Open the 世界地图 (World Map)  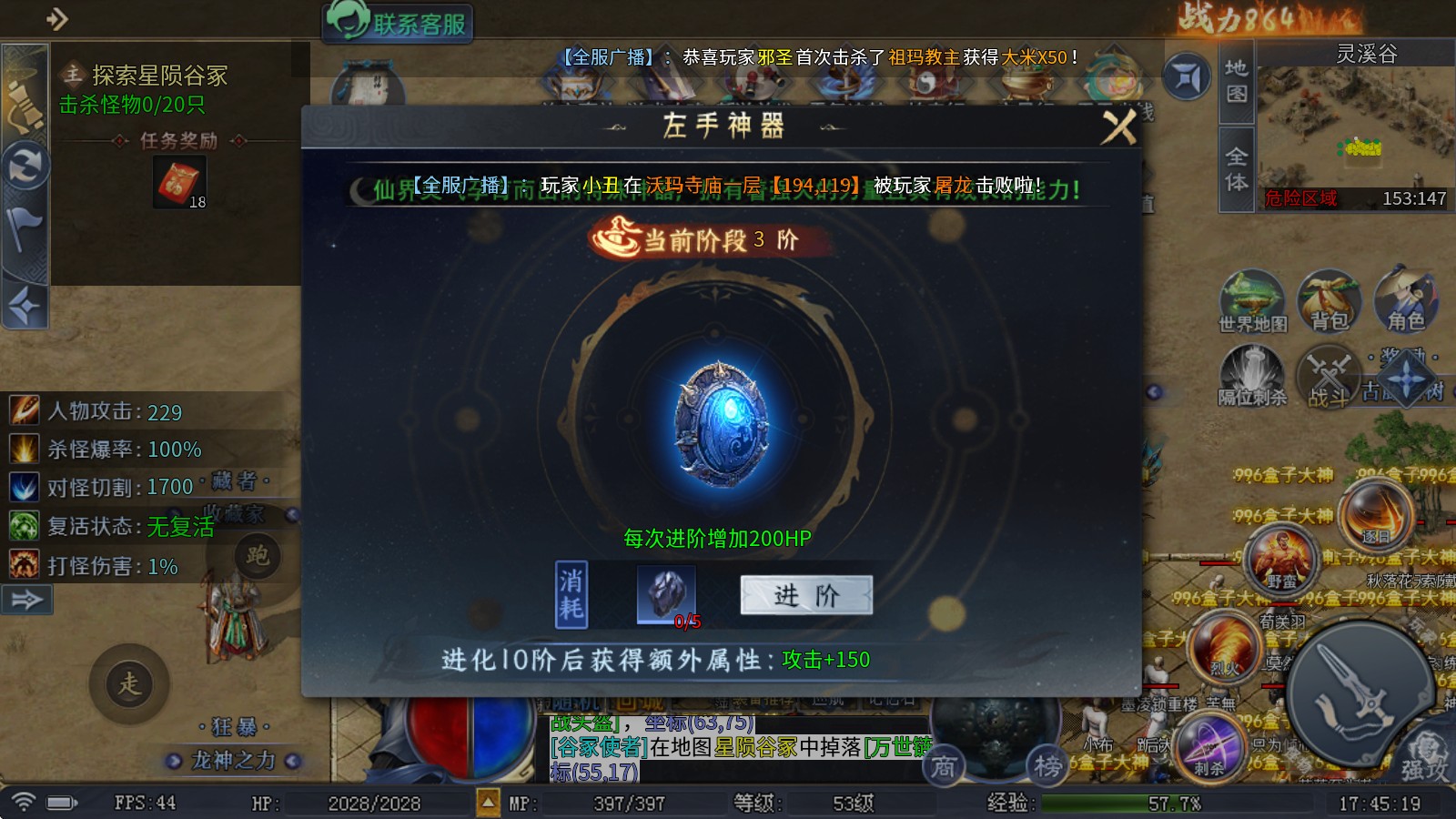pyautogui.click(x=1254, y=300)
